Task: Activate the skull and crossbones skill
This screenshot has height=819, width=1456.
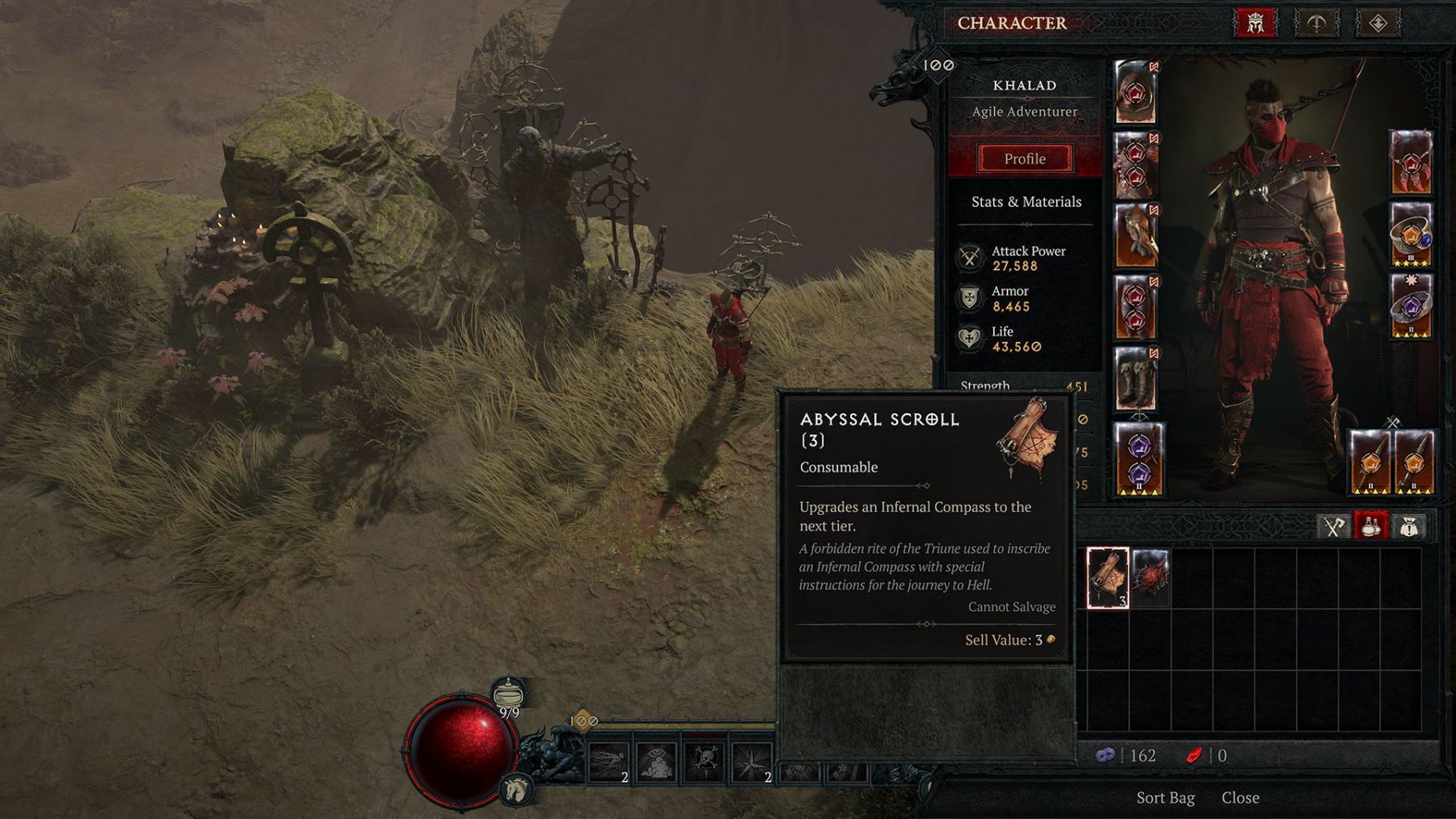Action: coord(705,760)
